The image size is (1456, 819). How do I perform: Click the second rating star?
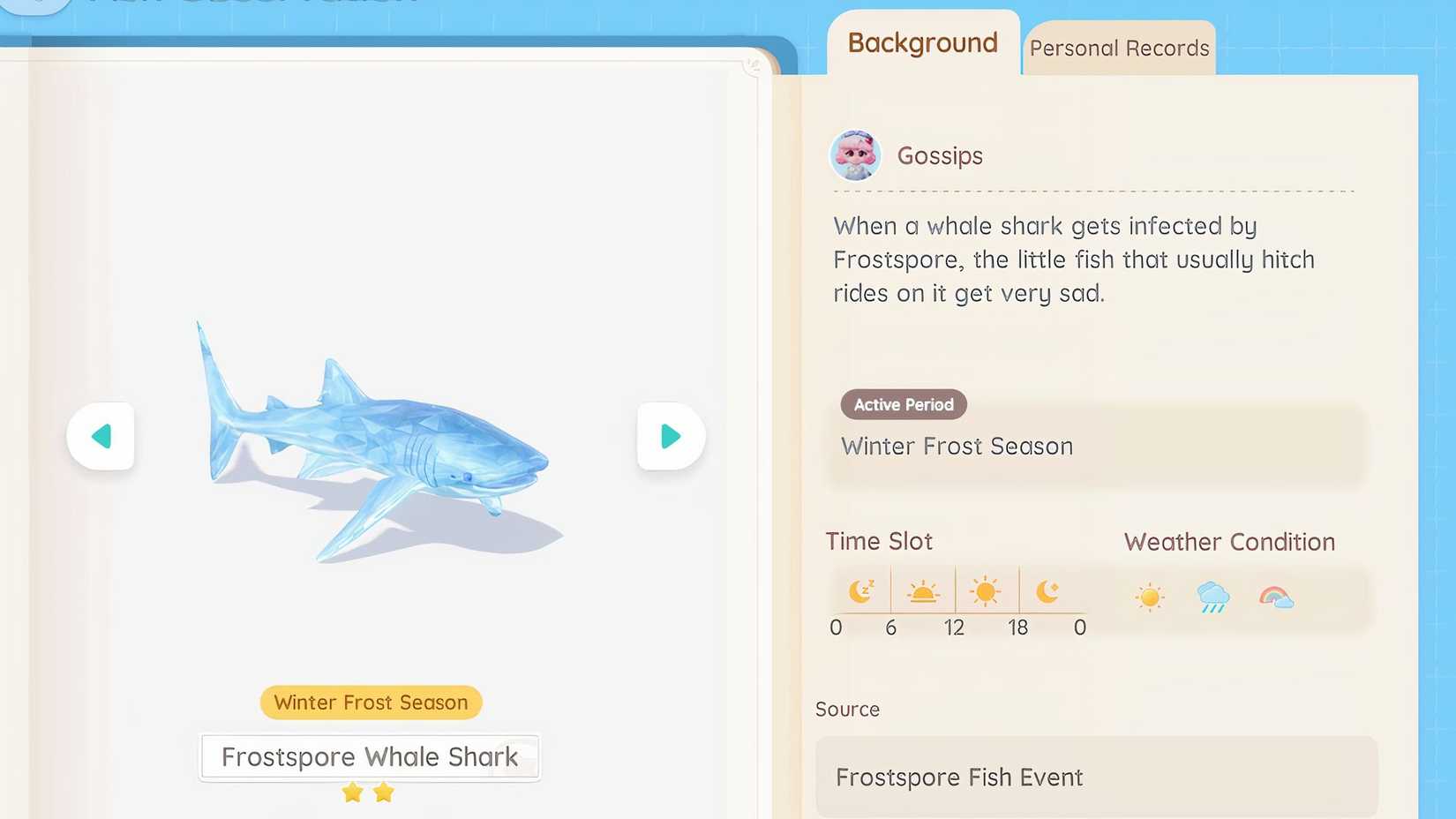(383, 792)
